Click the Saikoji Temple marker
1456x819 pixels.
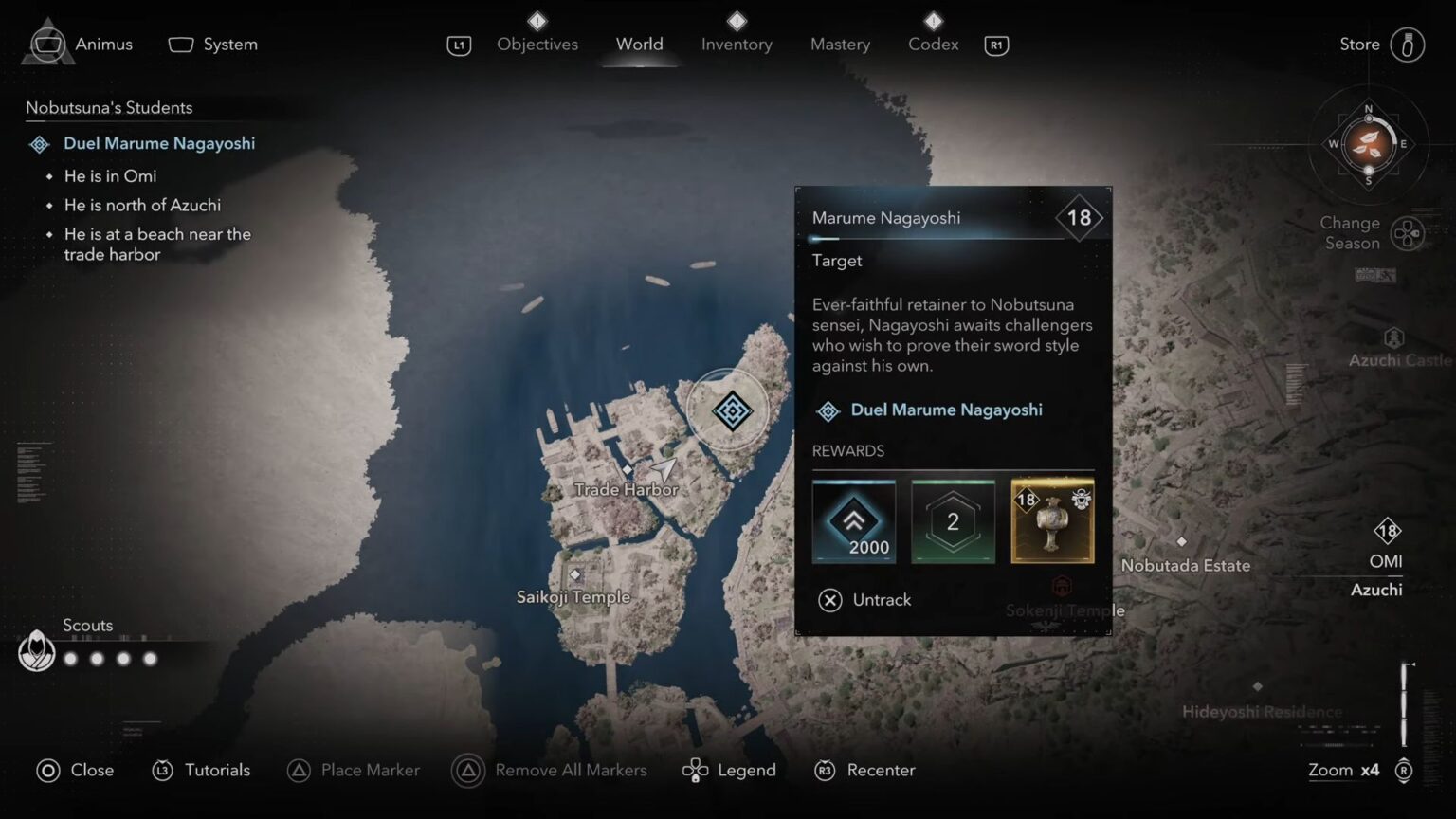point(574,573)
